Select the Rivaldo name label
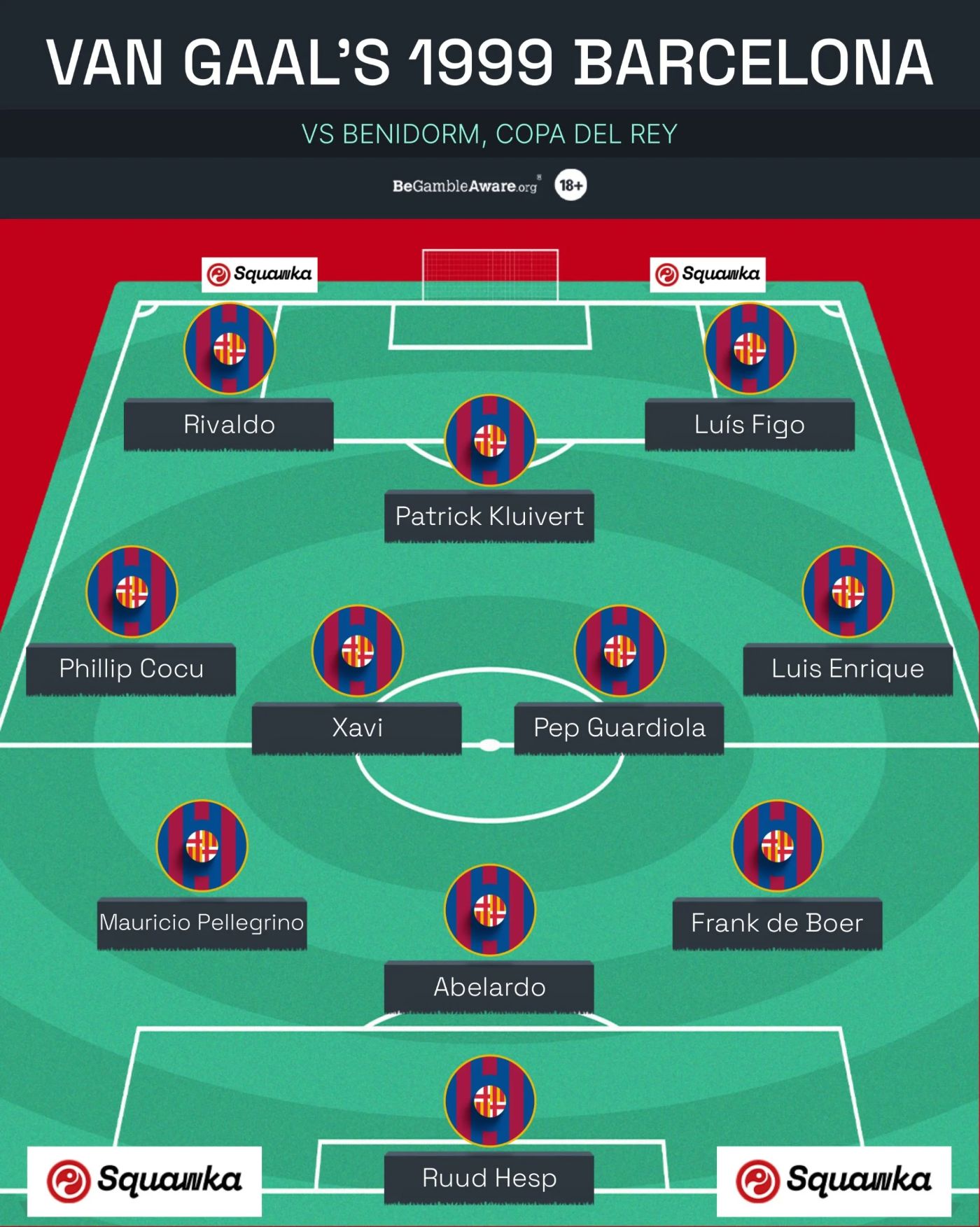 229,425
